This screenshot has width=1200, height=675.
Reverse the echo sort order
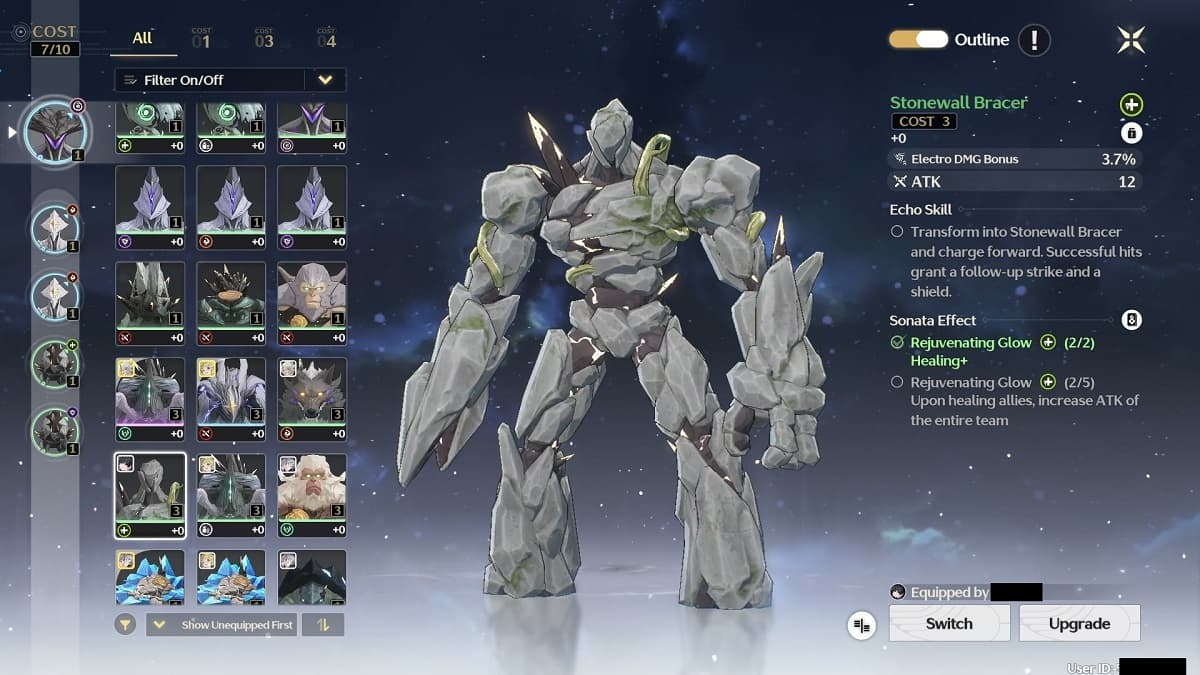(324, 625)
